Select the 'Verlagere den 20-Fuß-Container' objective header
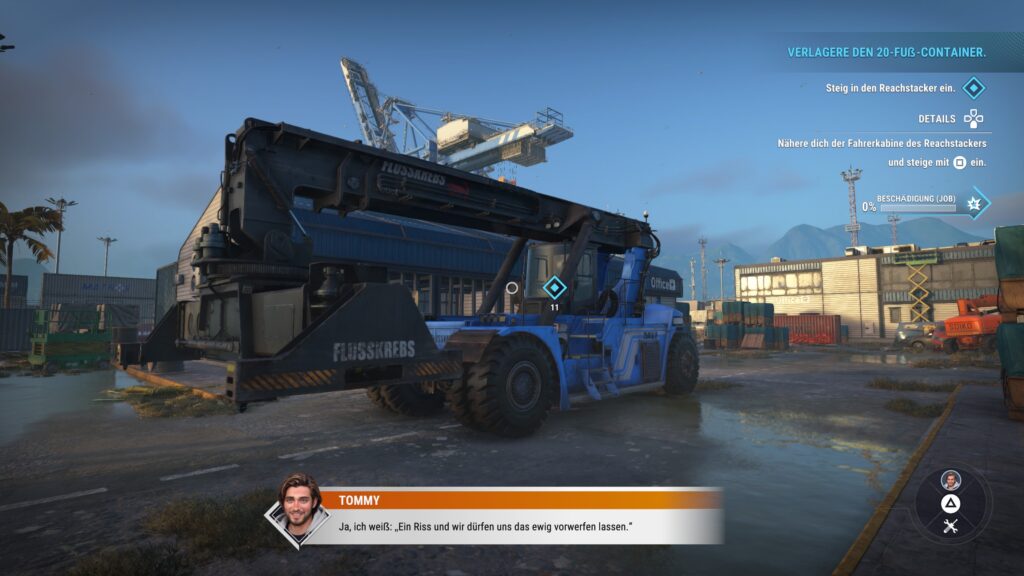The width and height of the screenshot is (1024, 576). [x=886, y=52]
